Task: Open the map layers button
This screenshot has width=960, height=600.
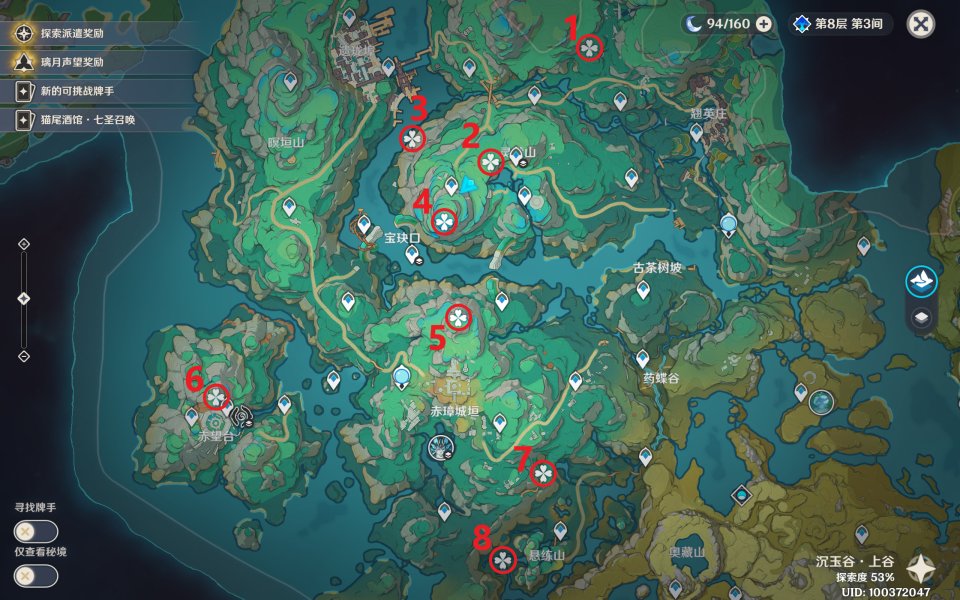Action: pos(921,318)
